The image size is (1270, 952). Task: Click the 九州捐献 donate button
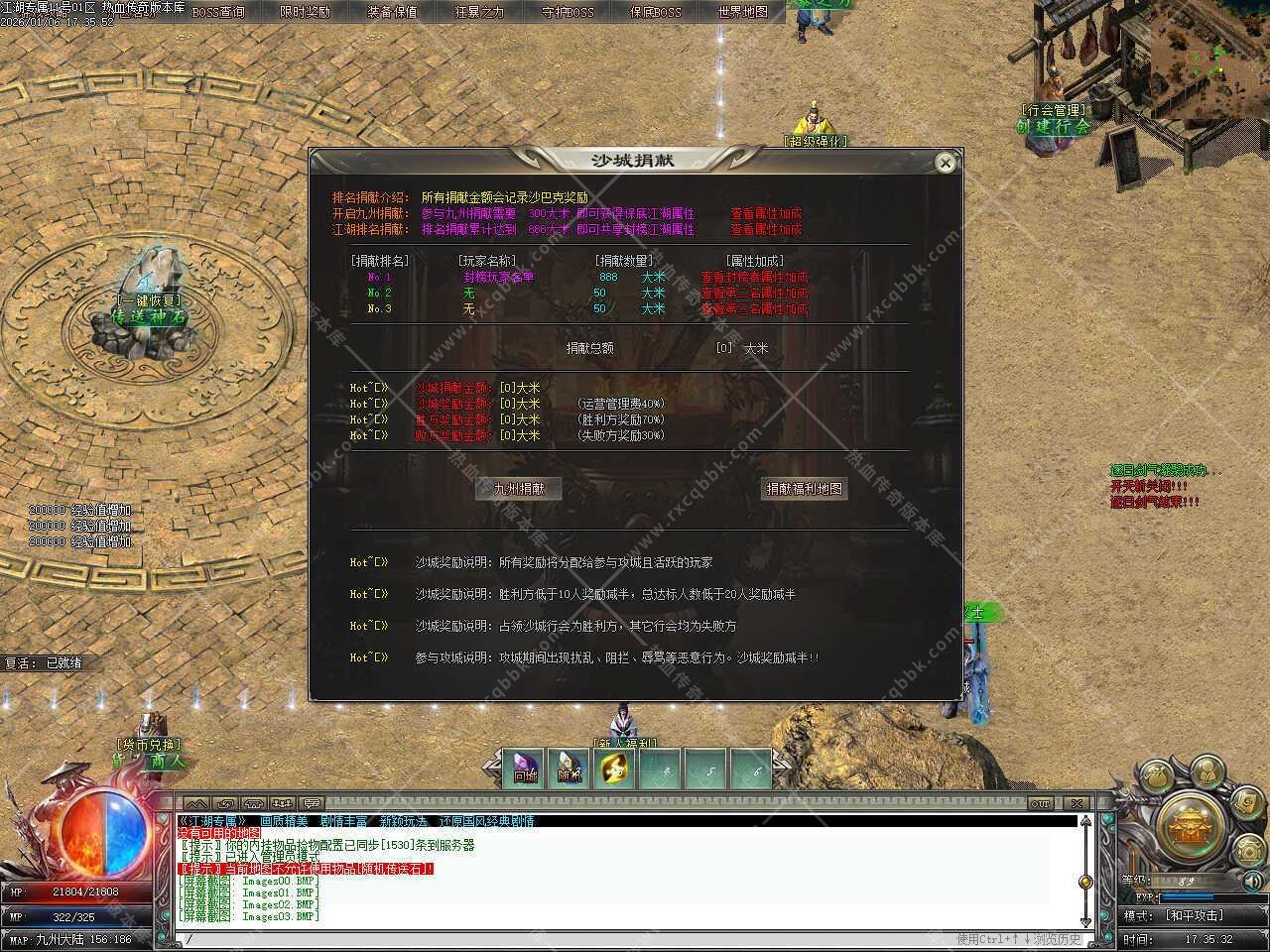[518, 489]
